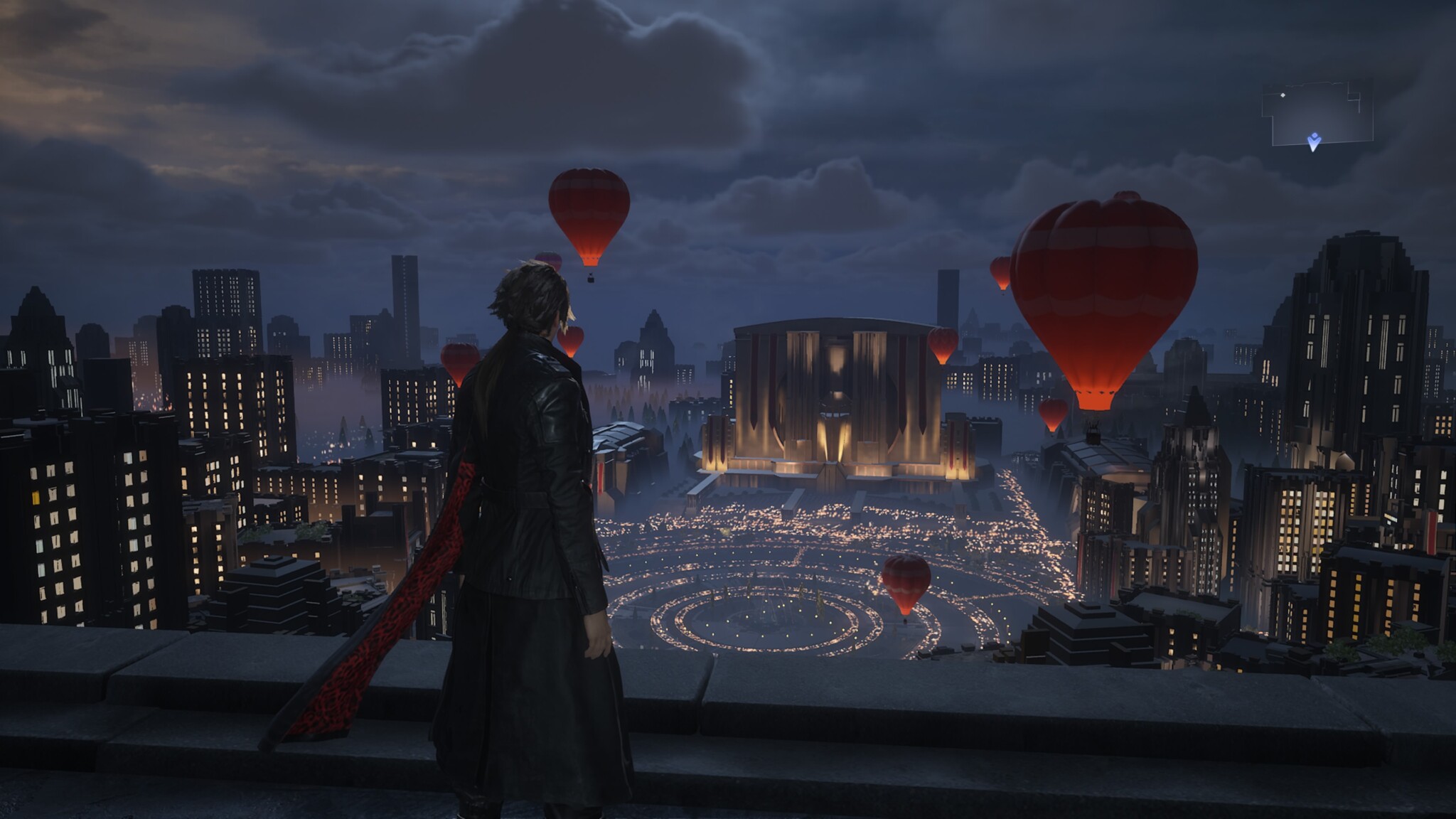
Task: Click the white diamond marker on the minimap
Action: [x=1283, y=95]
